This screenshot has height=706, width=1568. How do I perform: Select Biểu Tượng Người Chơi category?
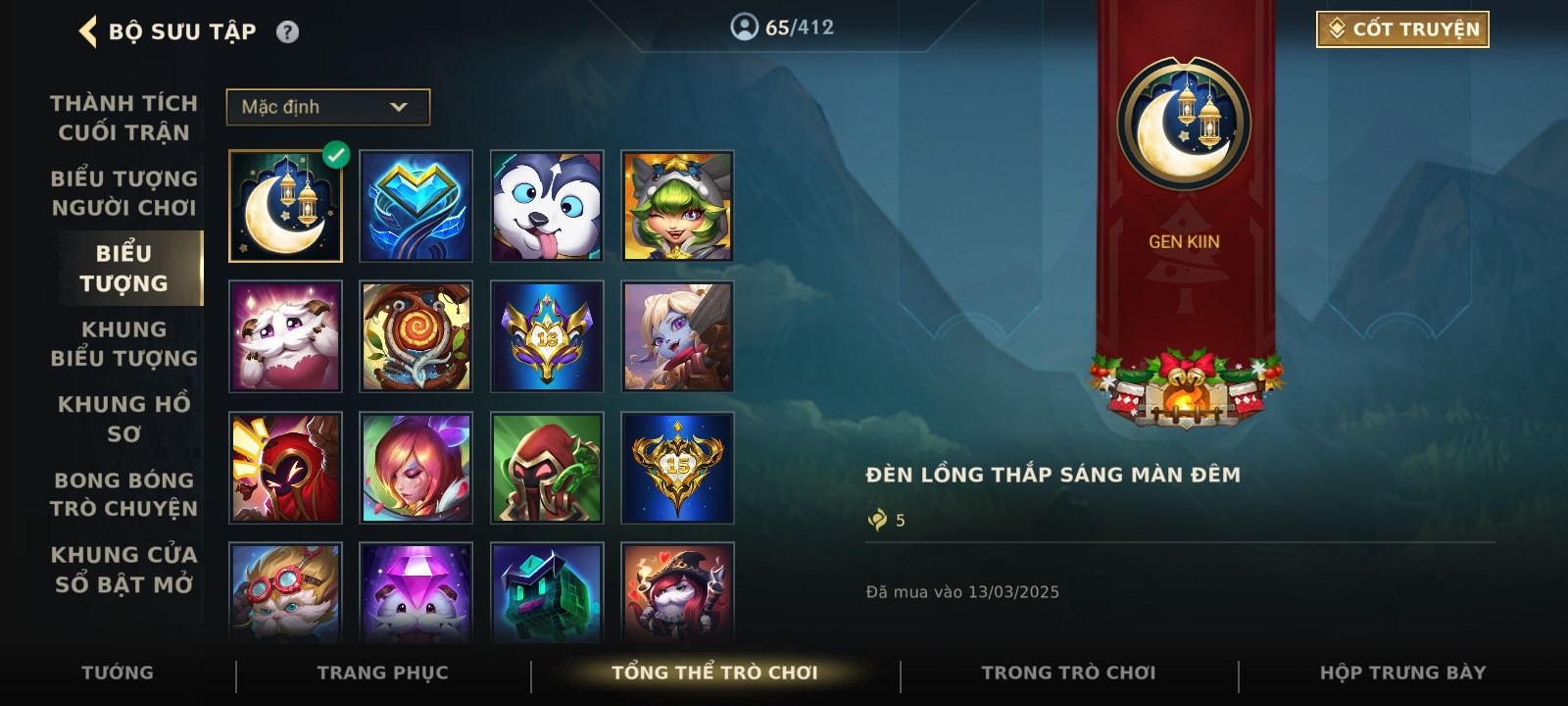coord(123,193)
